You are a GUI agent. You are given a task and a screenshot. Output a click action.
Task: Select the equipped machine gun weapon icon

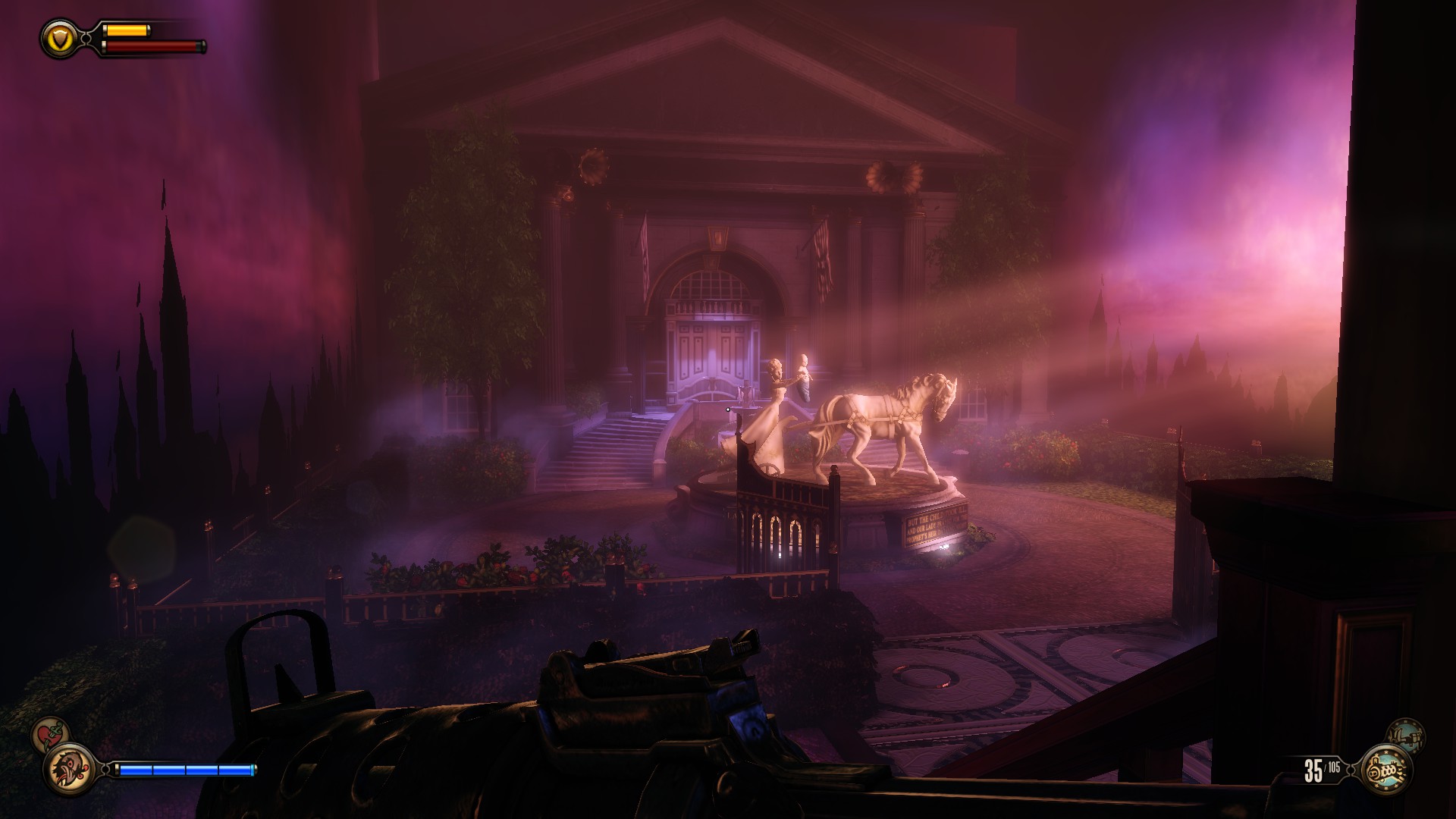point(1387,770)
